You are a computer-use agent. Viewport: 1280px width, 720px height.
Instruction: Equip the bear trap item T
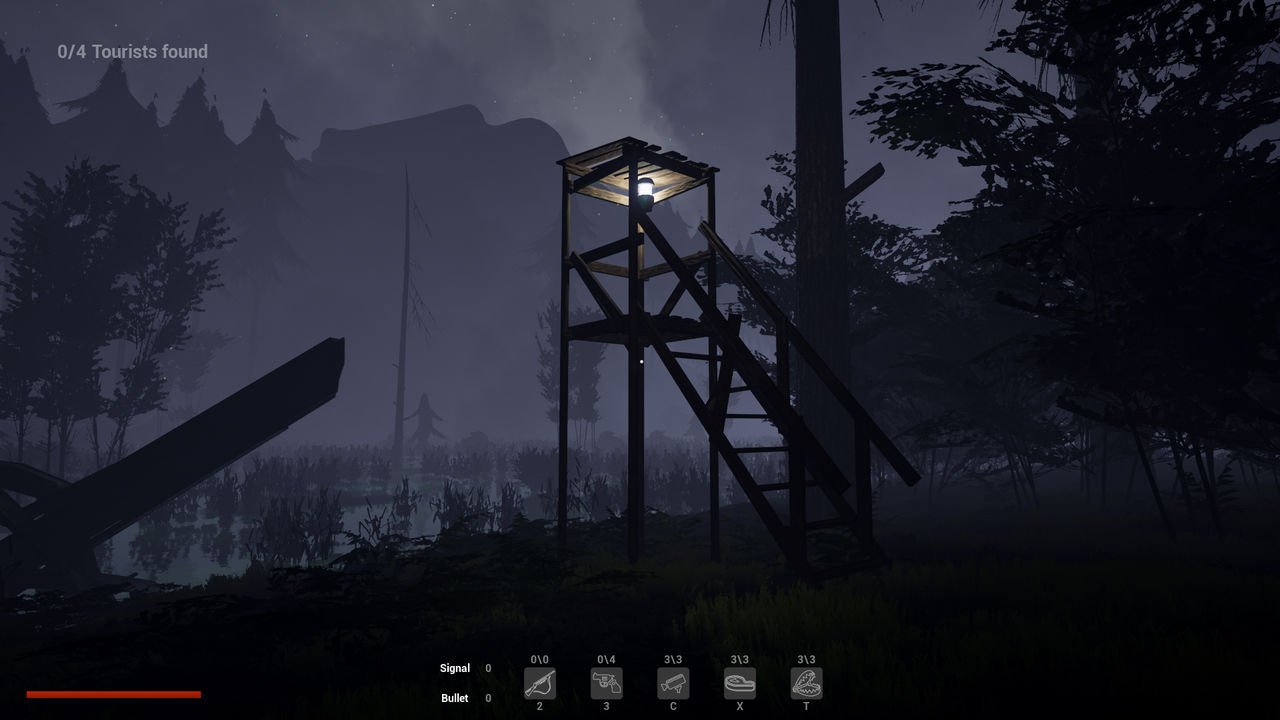[806, 684]
